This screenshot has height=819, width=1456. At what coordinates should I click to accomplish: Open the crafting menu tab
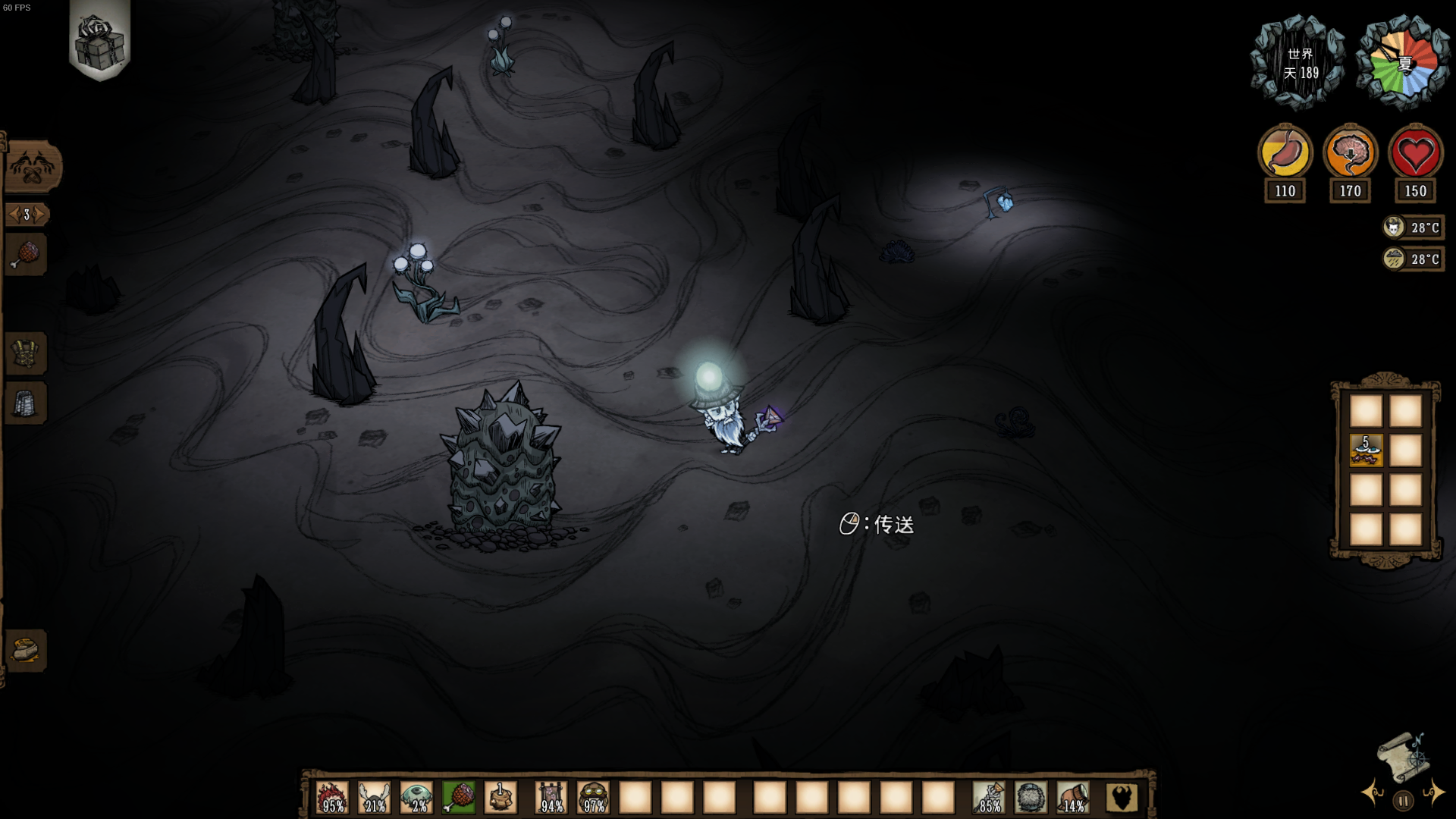pyautogui.click(x=32, y=167)
